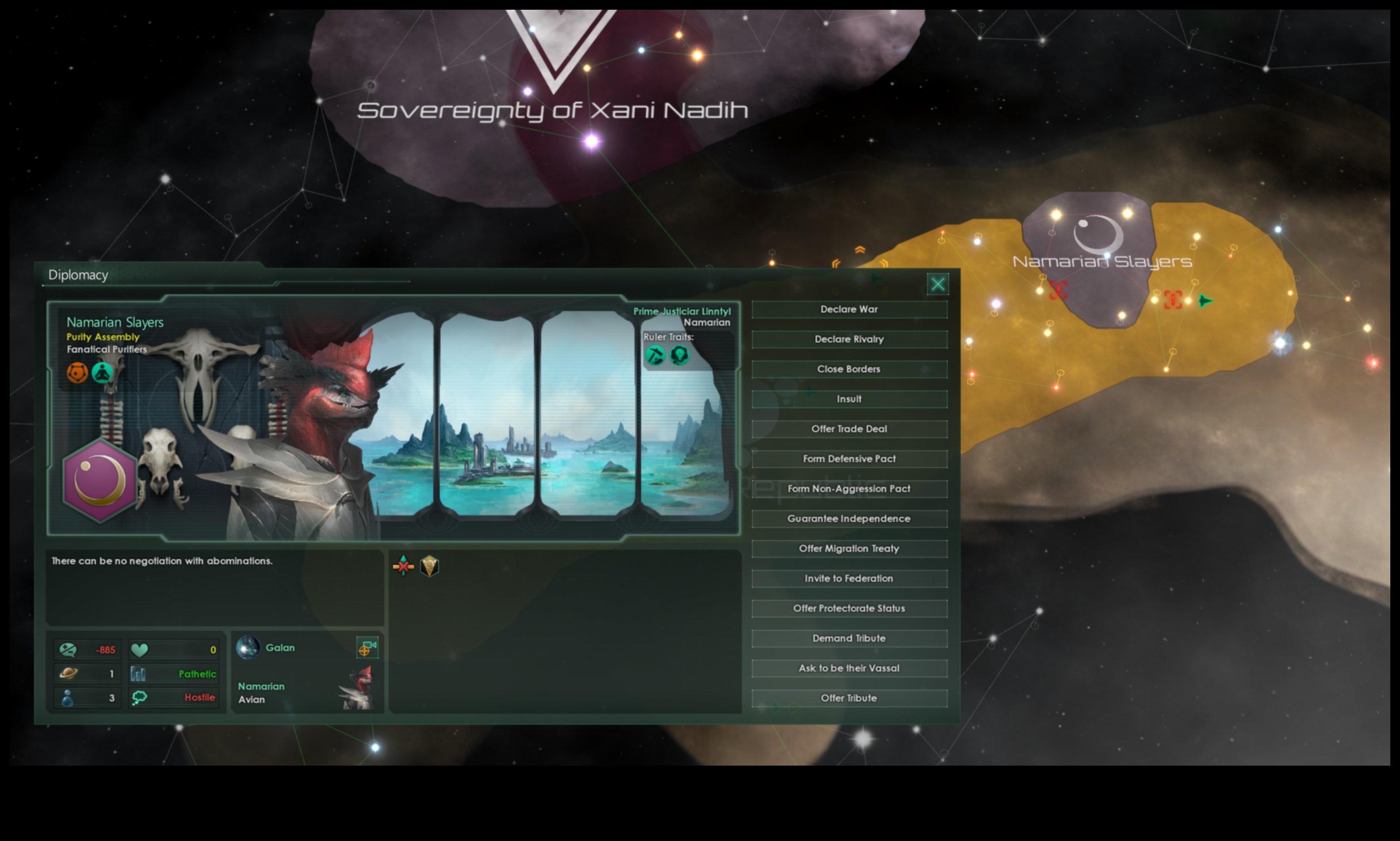1400x841 pixels.
Task: Close the Diplomacy window
Action: (x=938, y=284)
